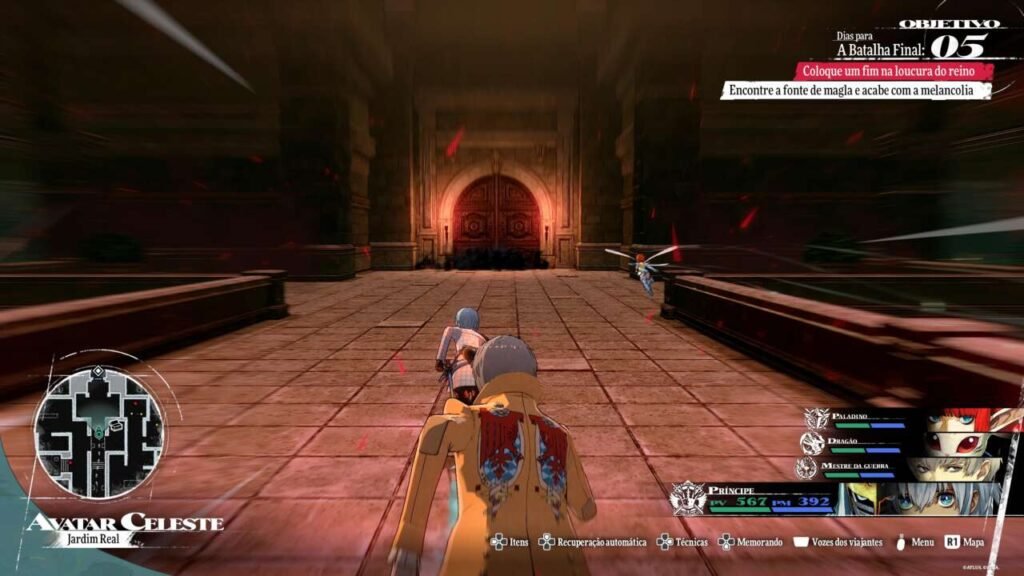
Task: Open the Técnicas shortcut
Action: click(681, 542)
